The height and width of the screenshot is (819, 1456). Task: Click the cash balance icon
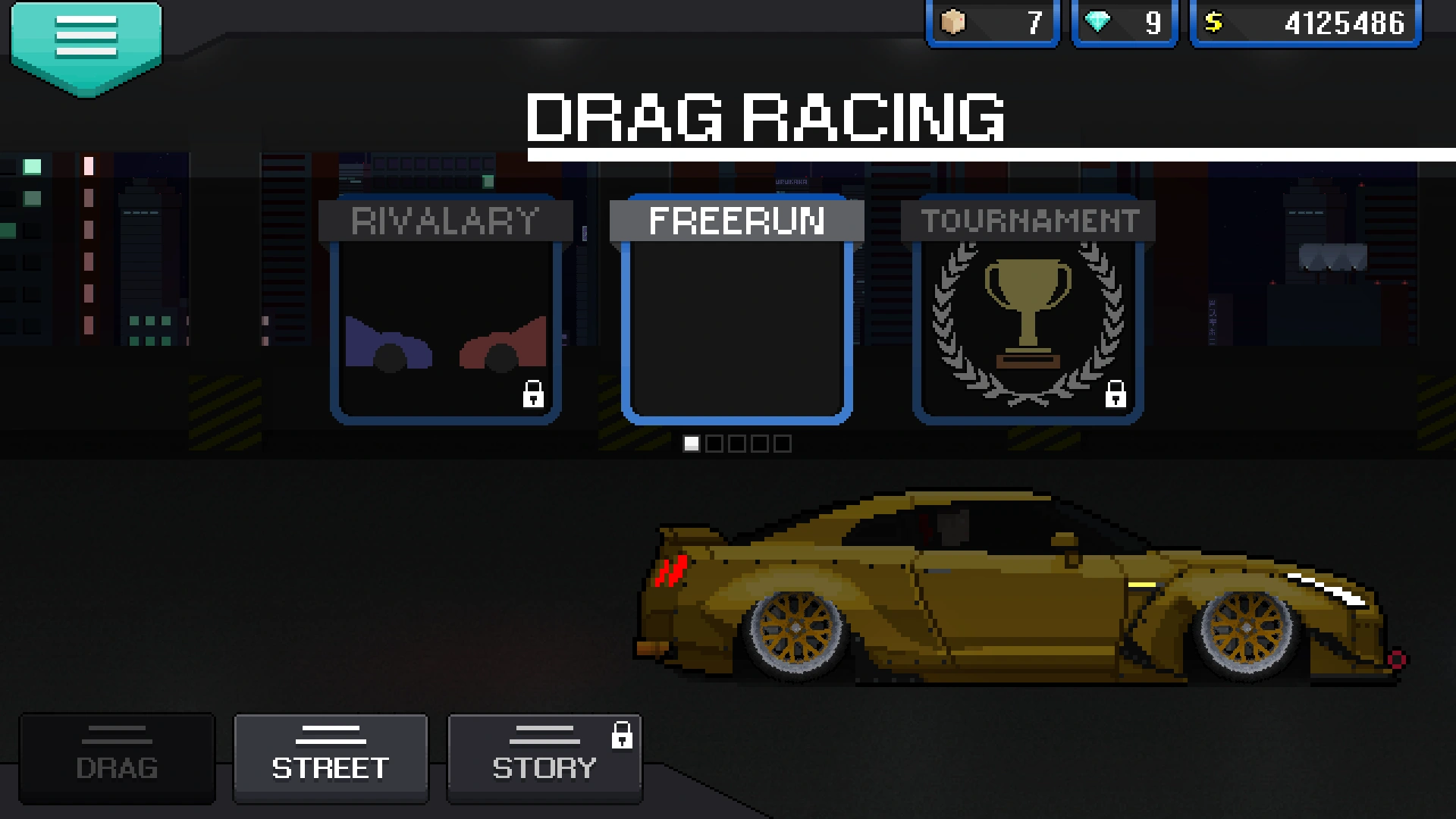[1216, 23]
